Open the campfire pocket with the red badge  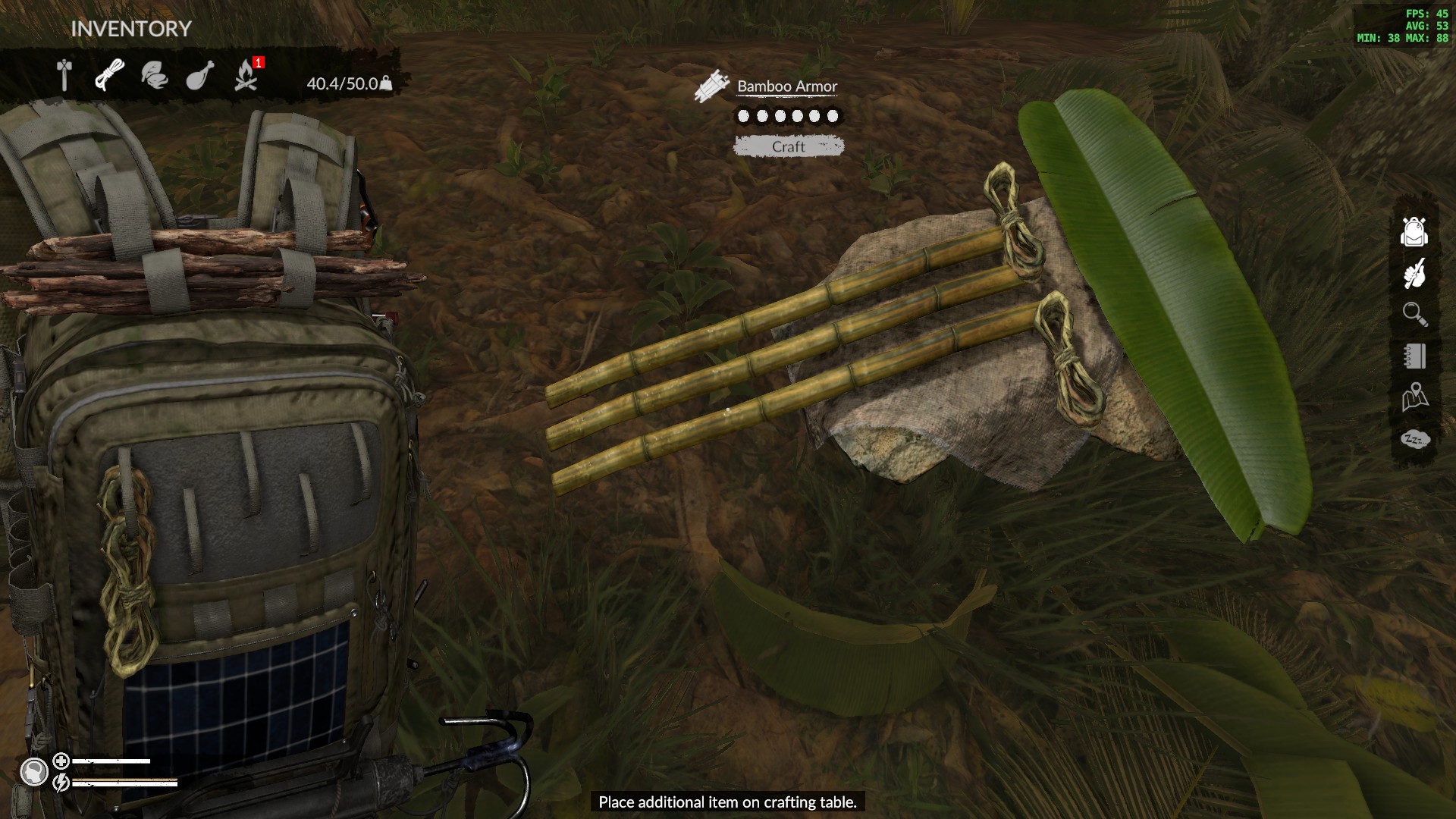coord(246,76)
